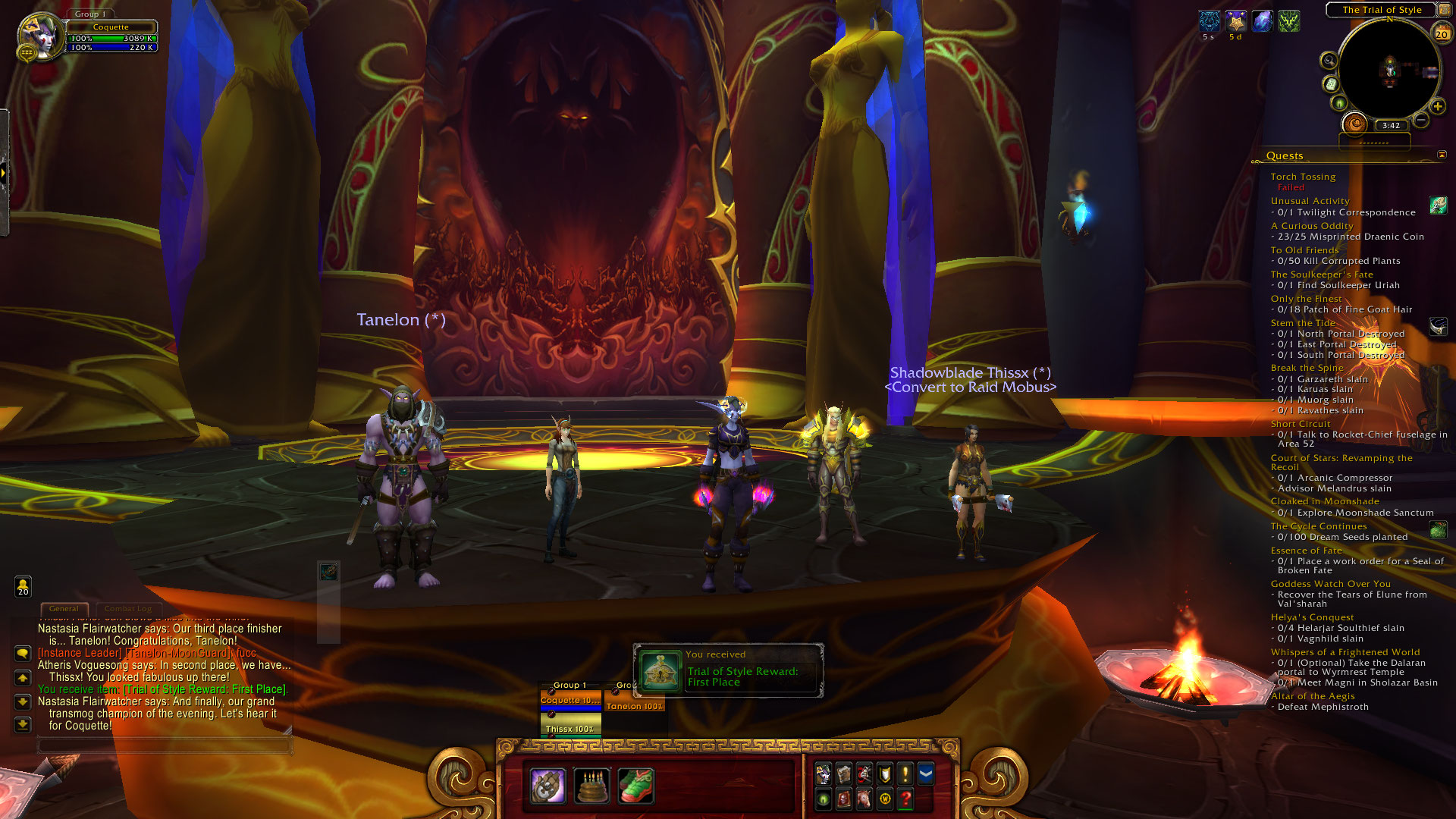Viewport: 1456px width, 819px height.
Task: Open the yellow shield guild micro button
Action: (x=885, y=773)
